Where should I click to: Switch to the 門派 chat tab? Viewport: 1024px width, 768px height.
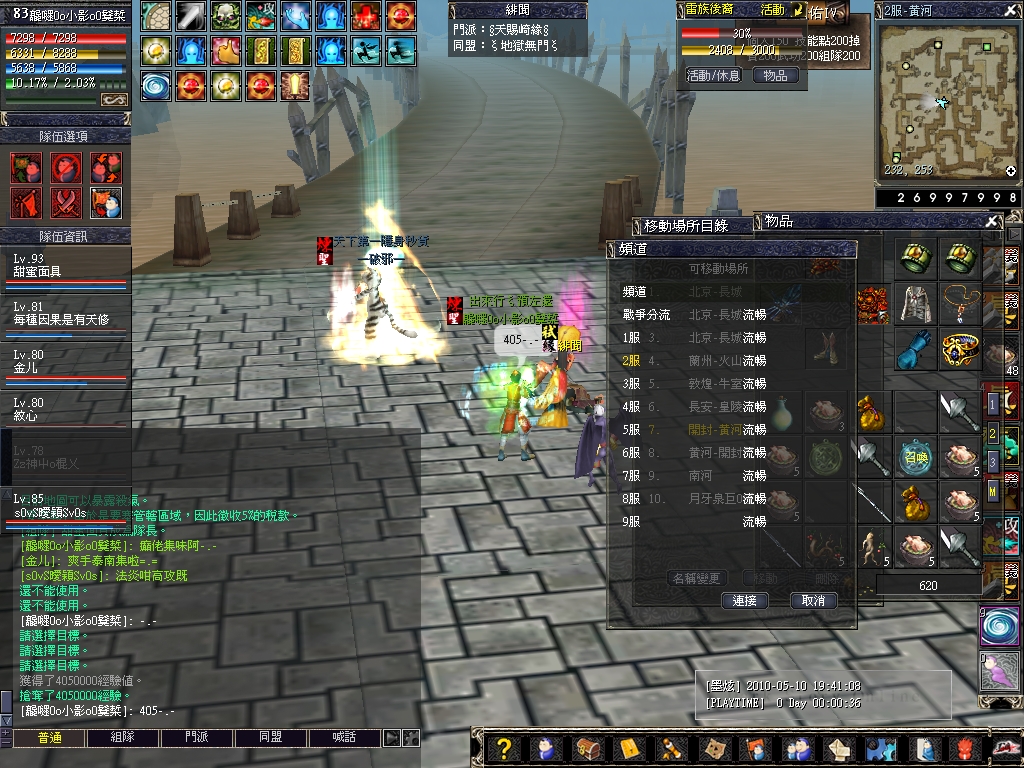tap(197, 738)
